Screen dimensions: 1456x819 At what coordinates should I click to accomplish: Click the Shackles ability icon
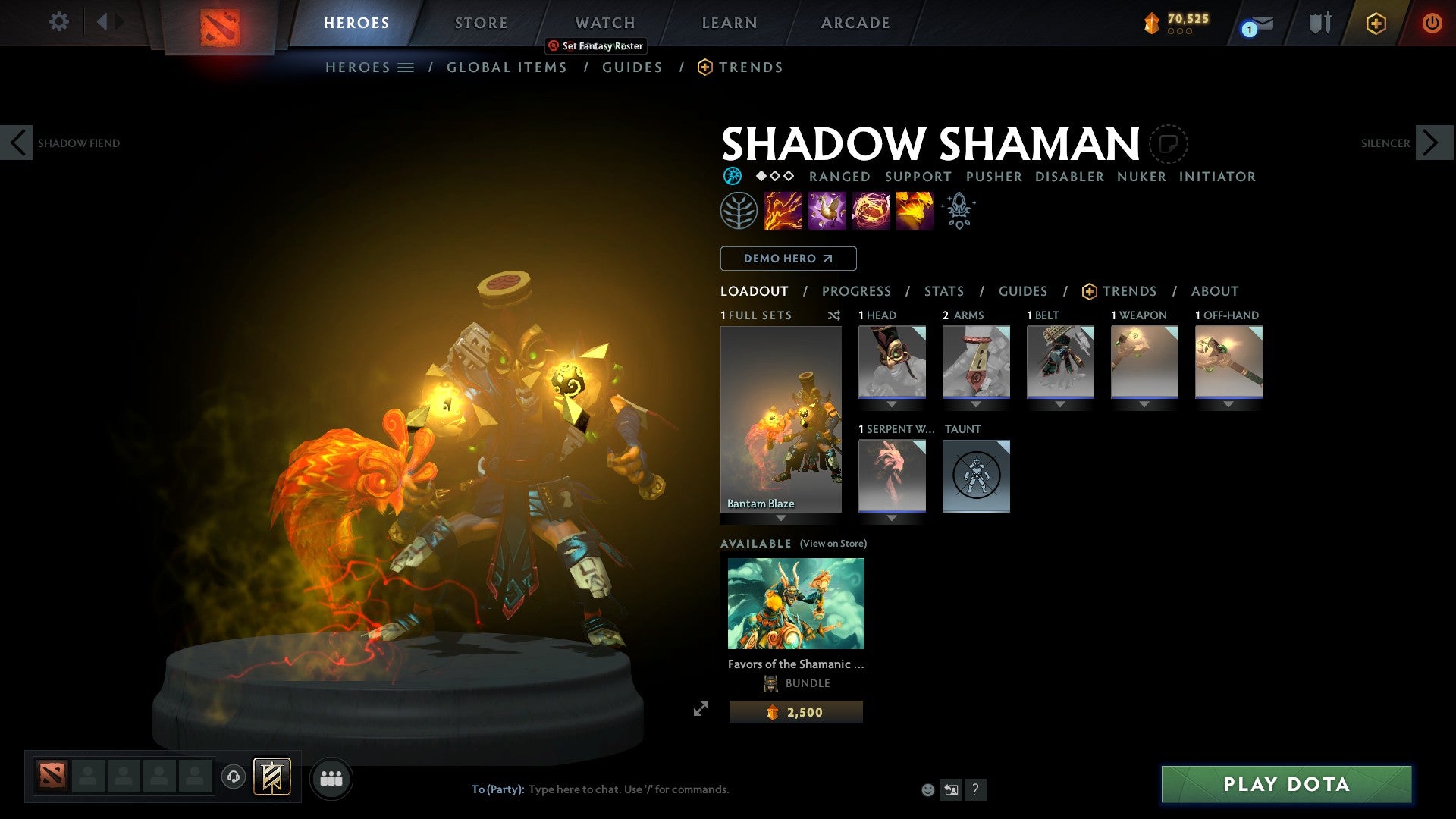[x=869, y=210]
